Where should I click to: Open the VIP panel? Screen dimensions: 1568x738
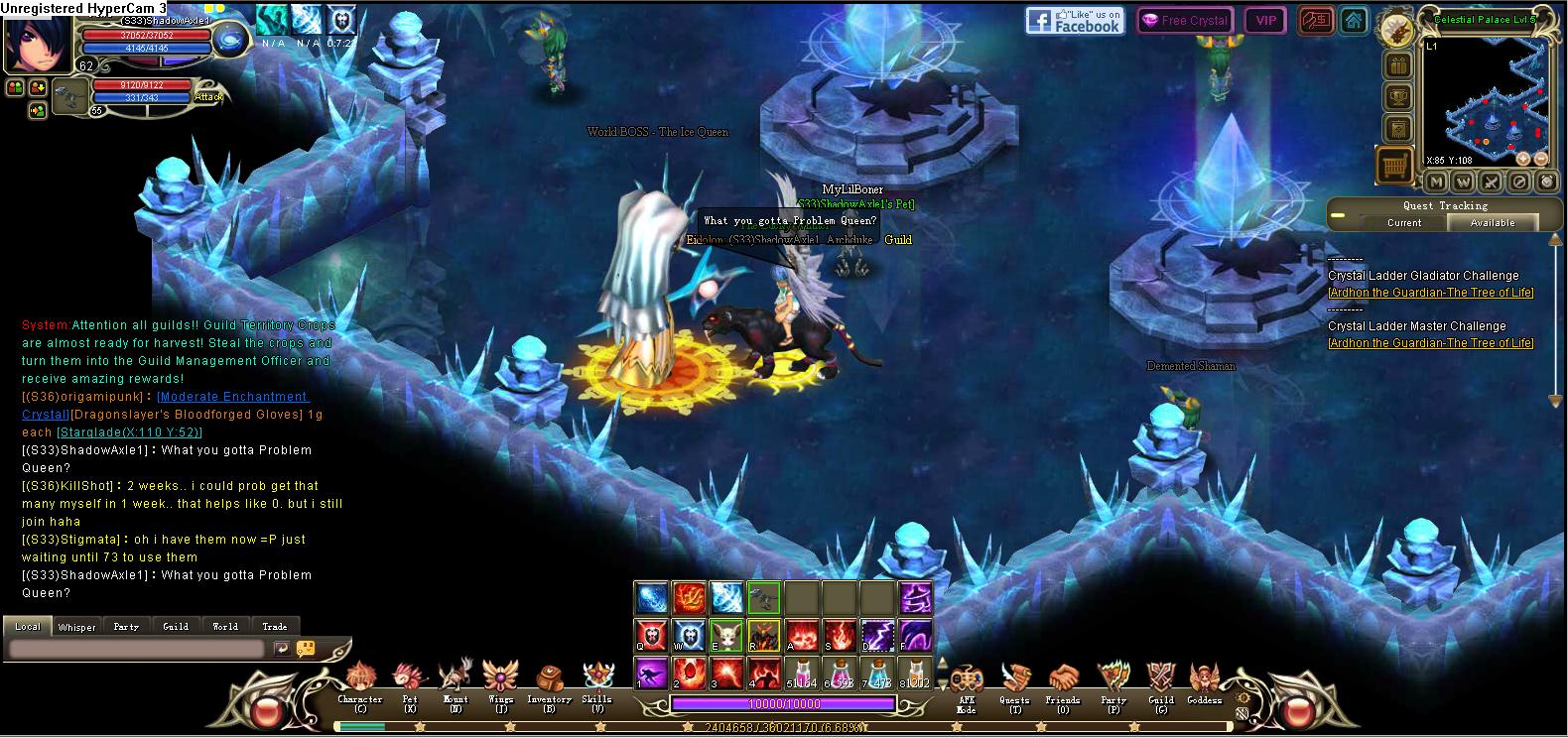pos(1265,21)
